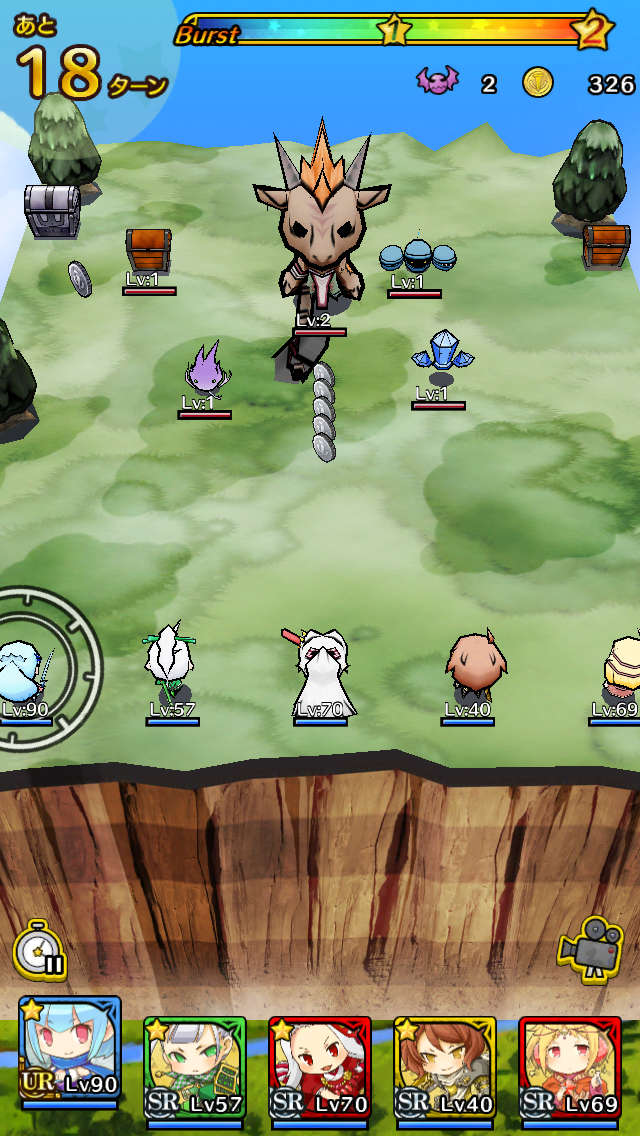The height and width of the screenshot is (1136, 640).
Task: Tap the stopwatch pause button
Action: tap(40, 951)
